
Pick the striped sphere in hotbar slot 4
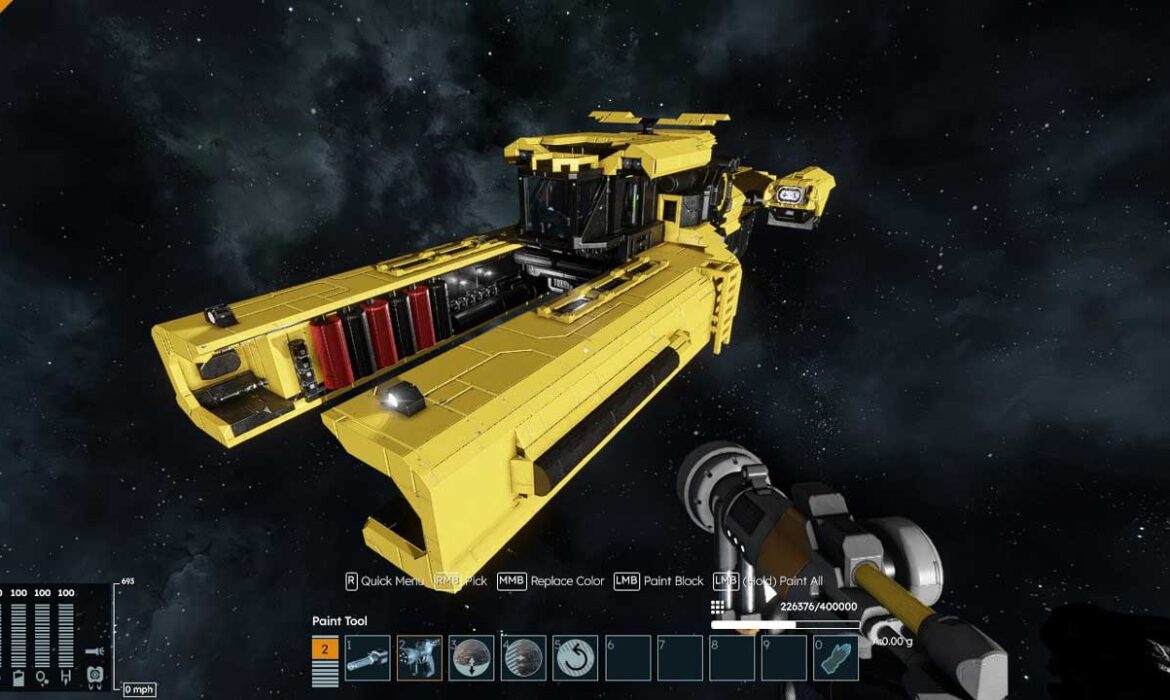click(x=523, y=658)
